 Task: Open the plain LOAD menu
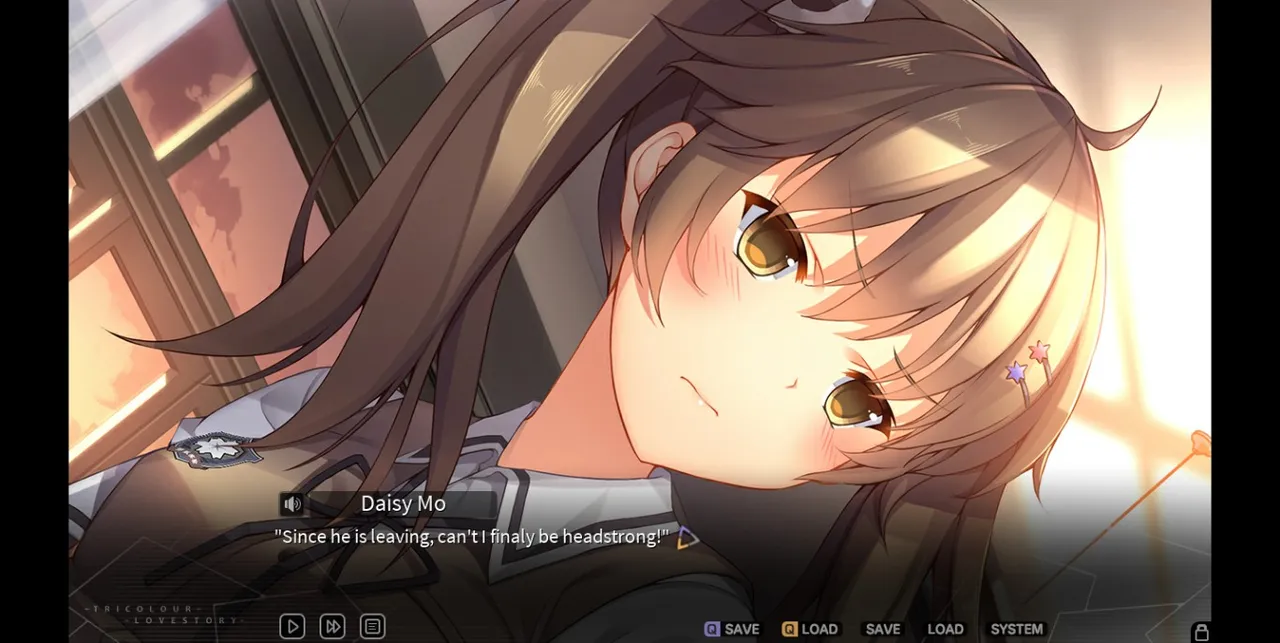[x=945, y=629]
